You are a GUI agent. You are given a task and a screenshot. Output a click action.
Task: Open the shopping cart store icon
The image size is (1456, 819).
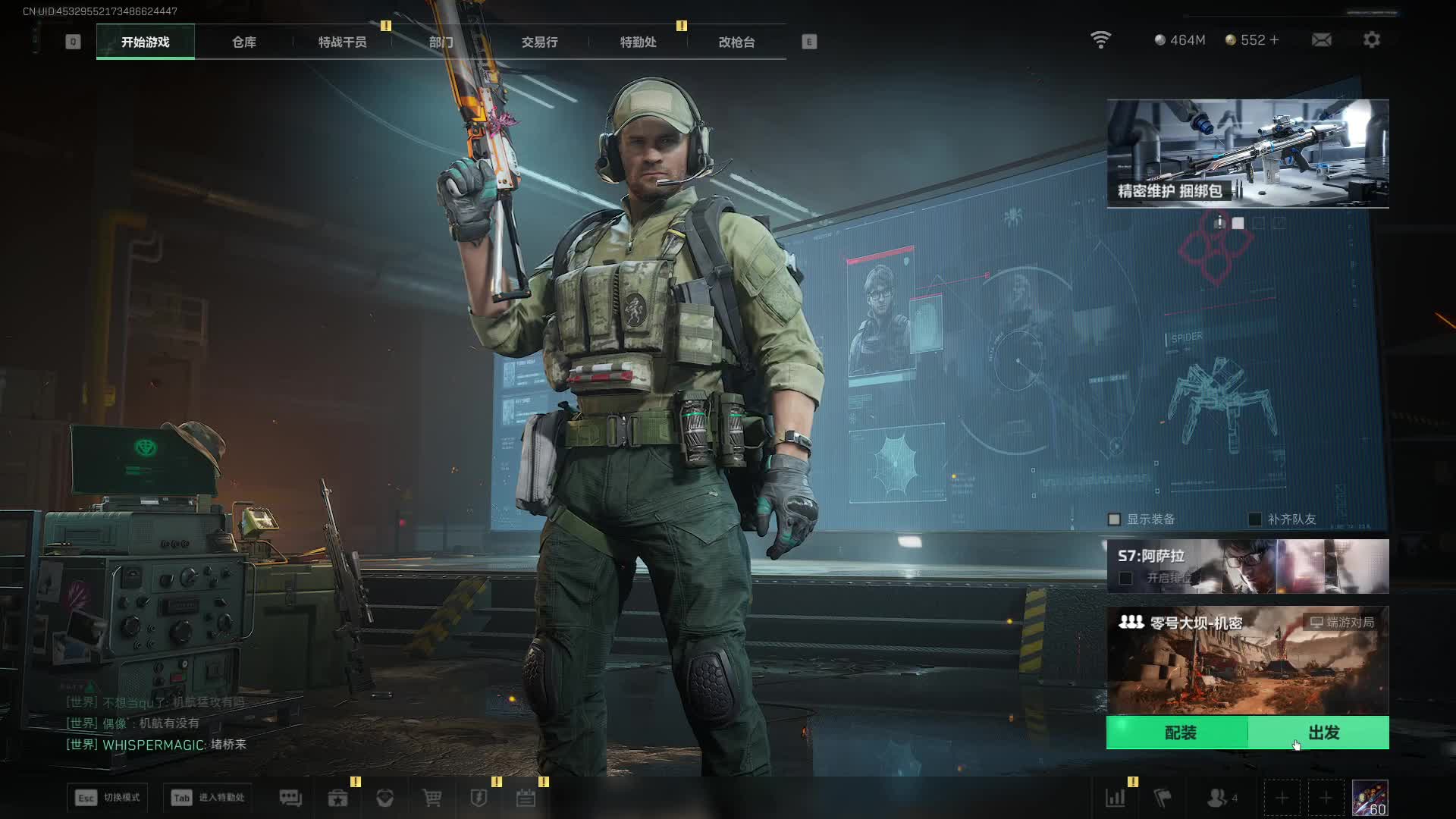[x=431, y=798]
